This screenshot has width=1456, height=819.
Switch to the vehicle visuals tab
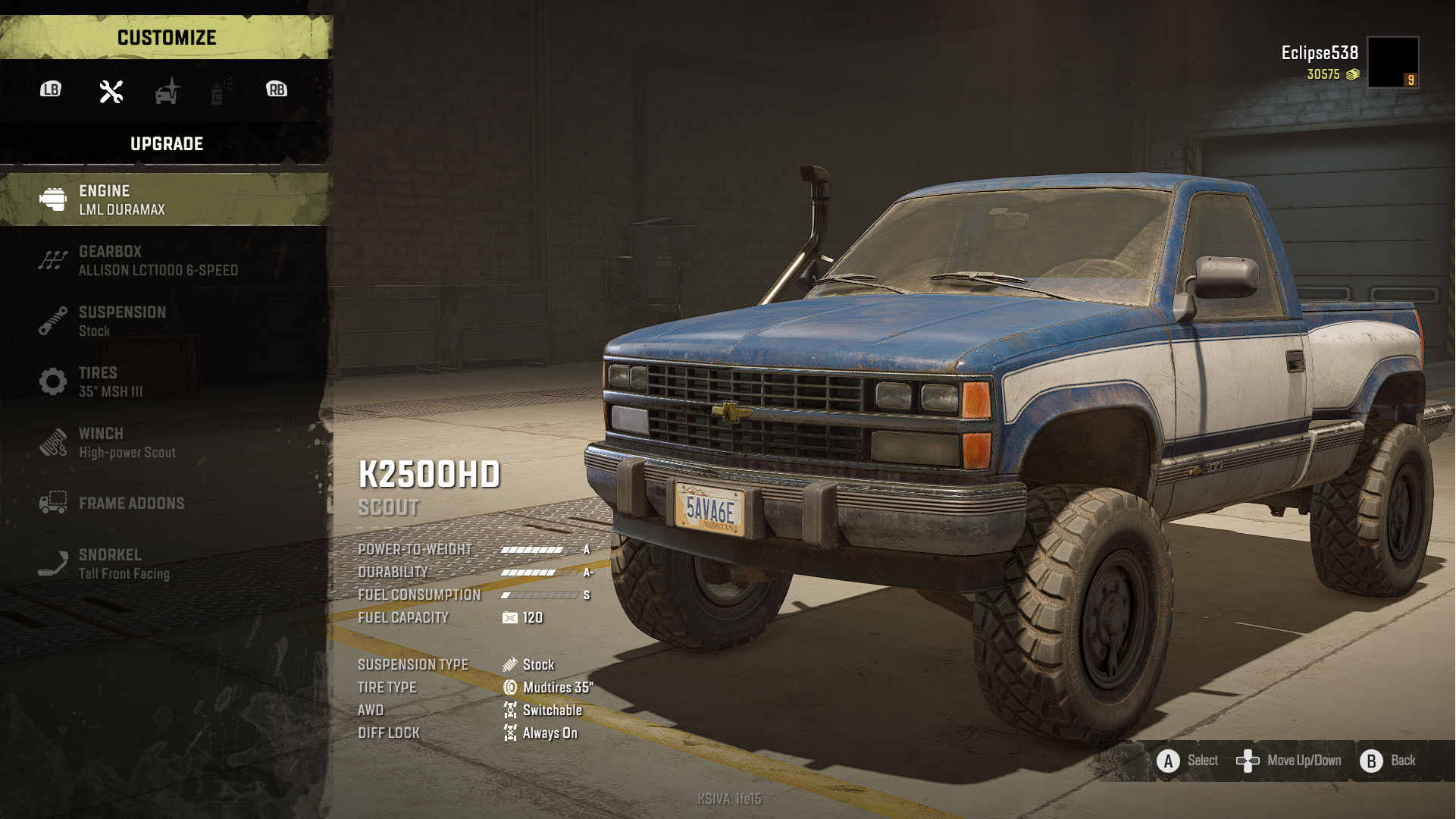168,92
